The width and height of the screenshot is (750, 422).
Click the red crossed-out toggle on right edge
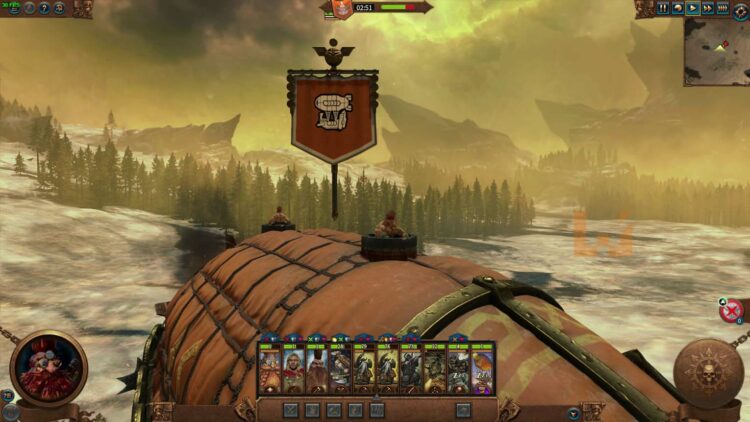point(731,310)
